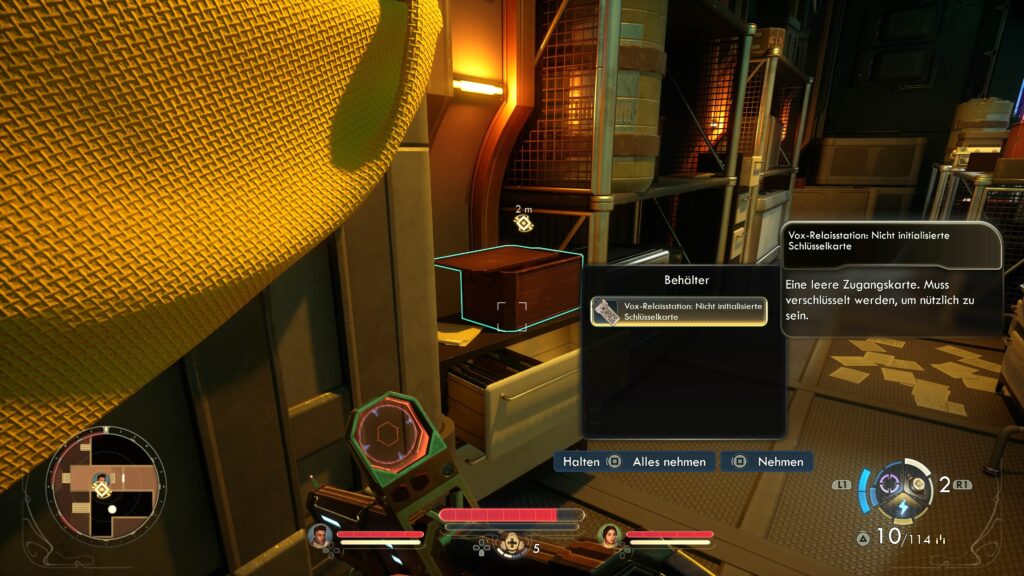Viewport: 1024px width, 576px height.
Task: Open the circular minimap
Action: (105, 487)
